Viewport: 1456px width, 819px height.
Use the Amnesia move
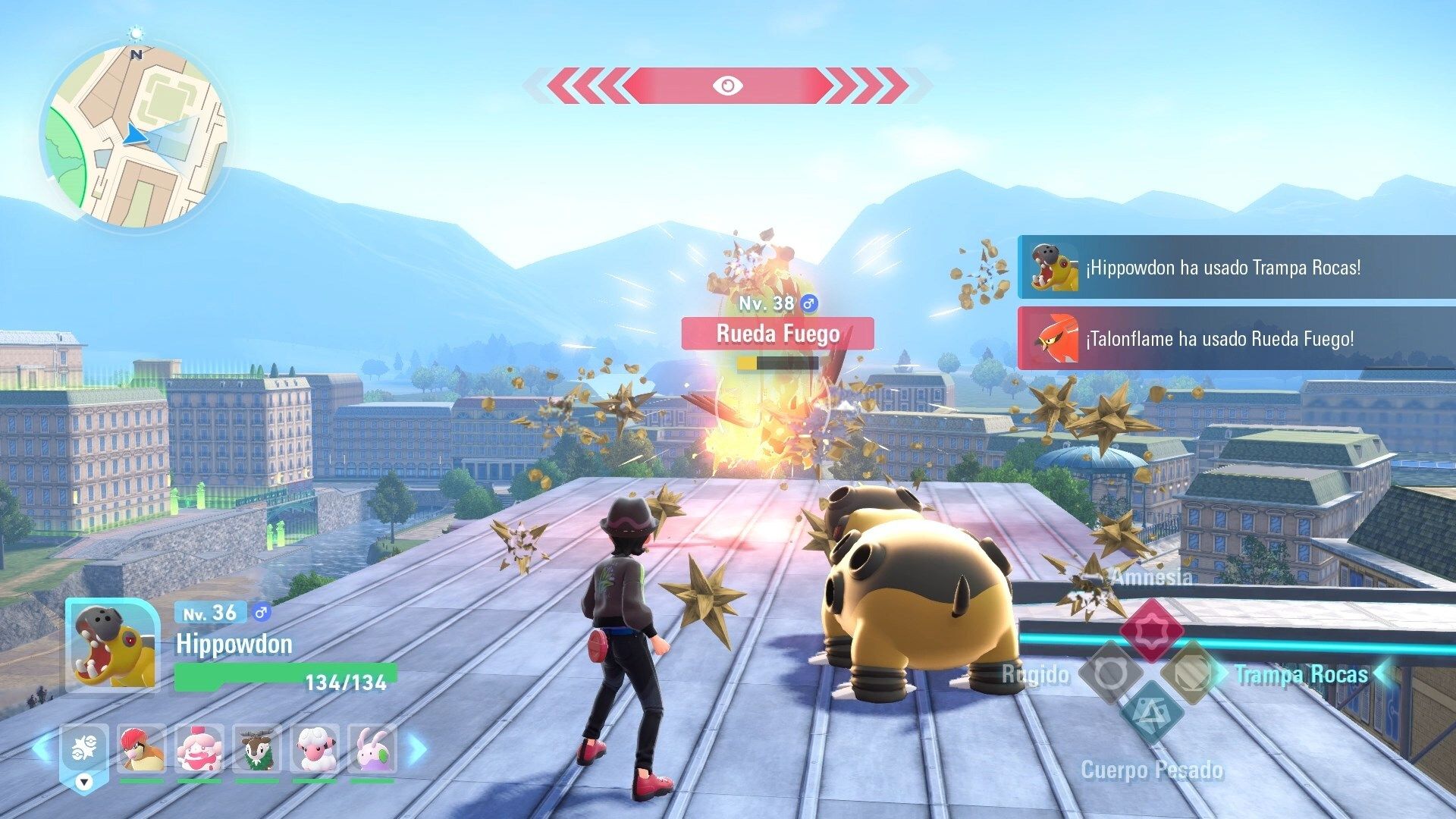[x=1151, y=629]
